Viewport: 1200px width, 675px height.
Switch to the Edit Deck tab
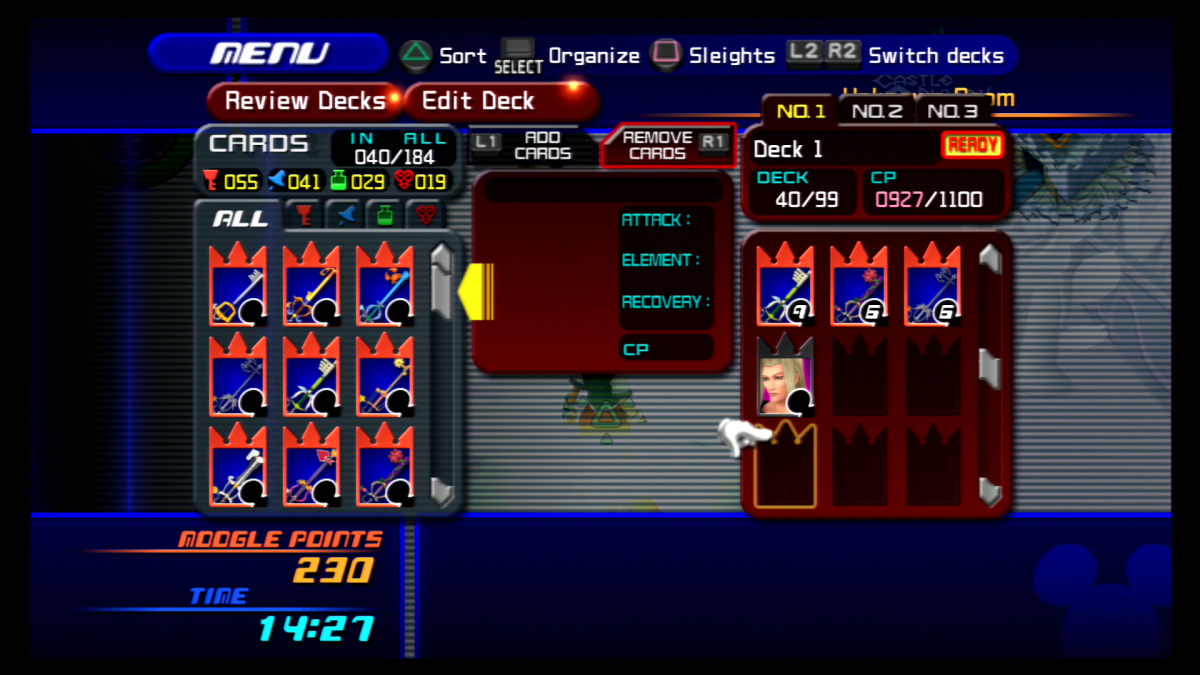click(478, 101)
